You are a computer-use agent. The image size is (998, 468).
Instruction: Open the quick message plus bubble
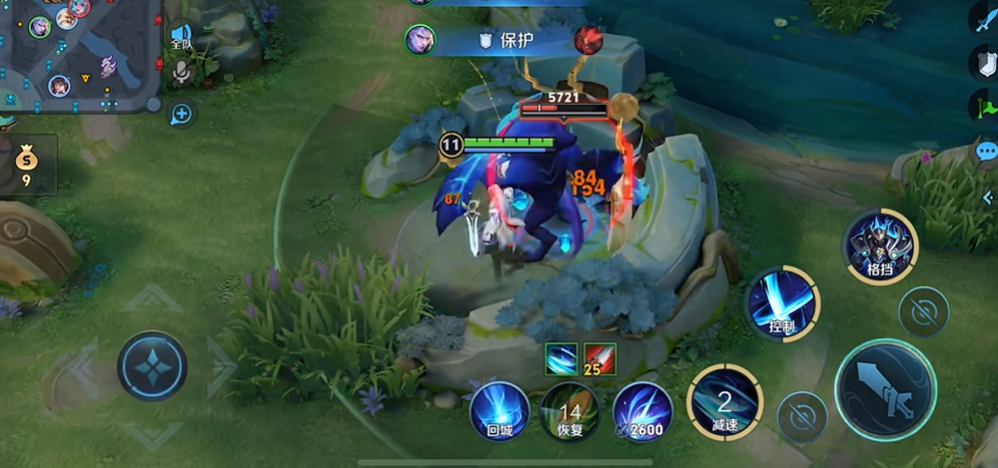coord(181,114)
